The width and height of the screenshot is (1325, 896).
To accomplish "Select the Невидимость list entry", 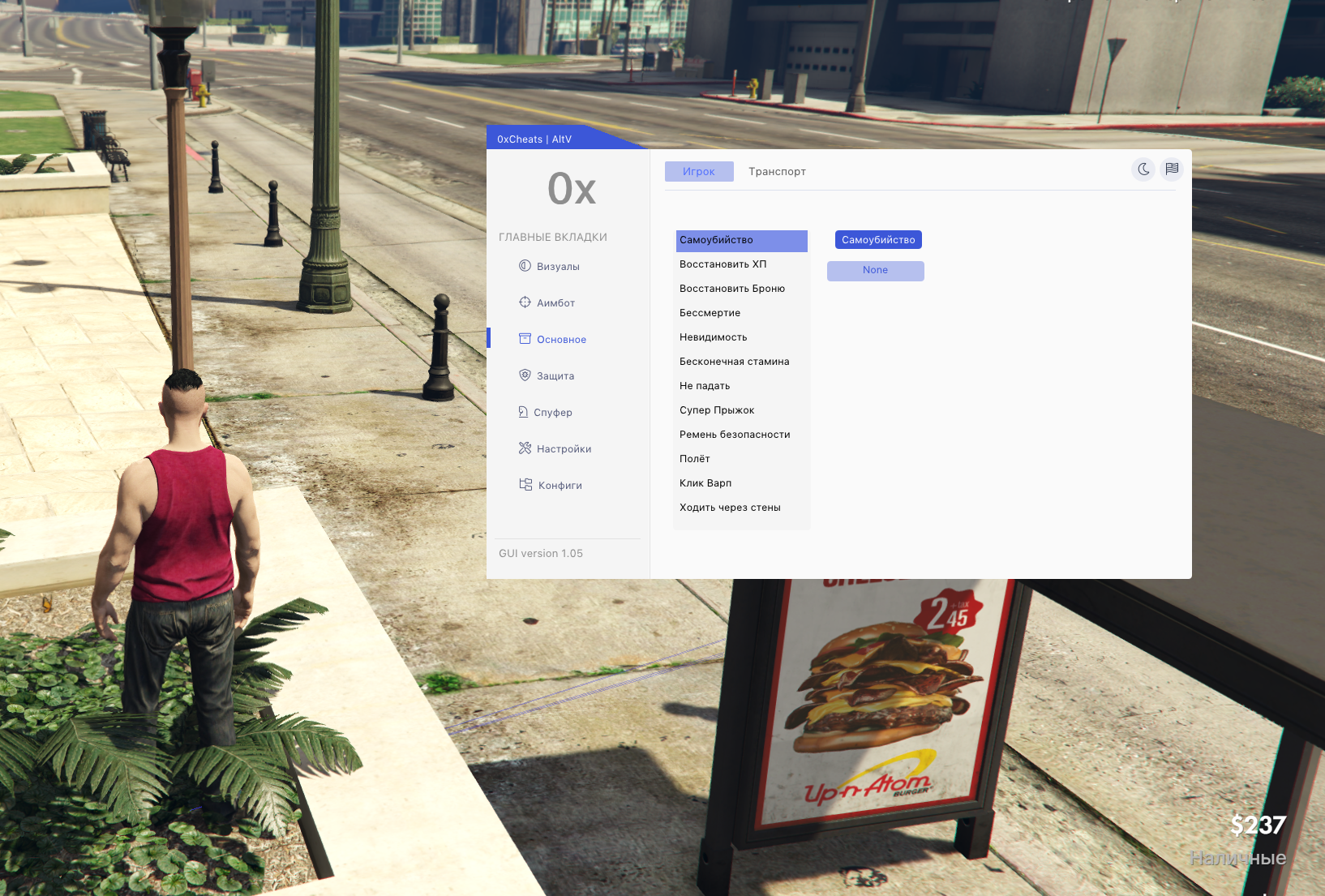I will (x=713, y=337).
